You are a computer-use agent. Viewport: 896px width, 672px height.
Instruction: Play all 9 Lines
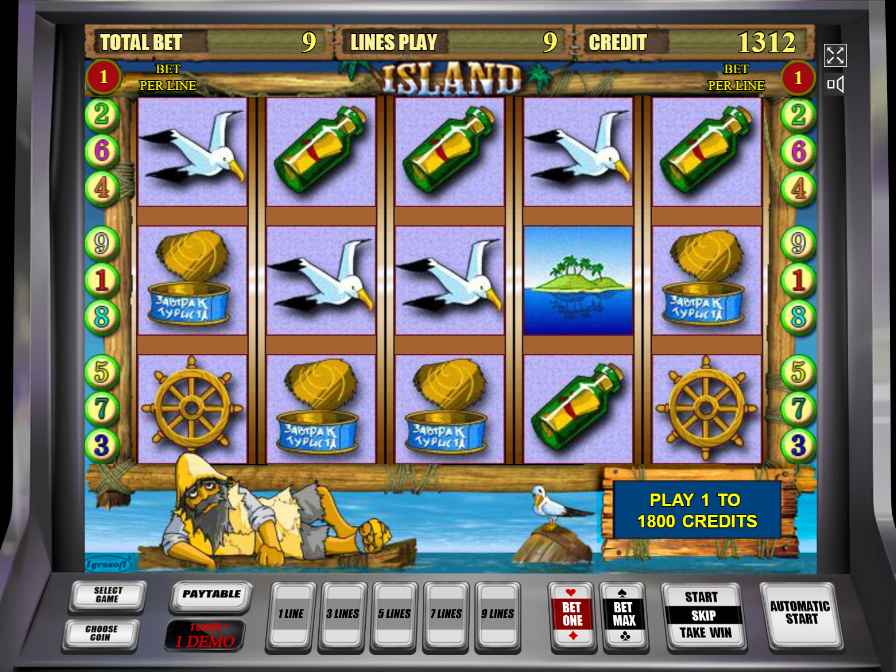pos(498,616)
